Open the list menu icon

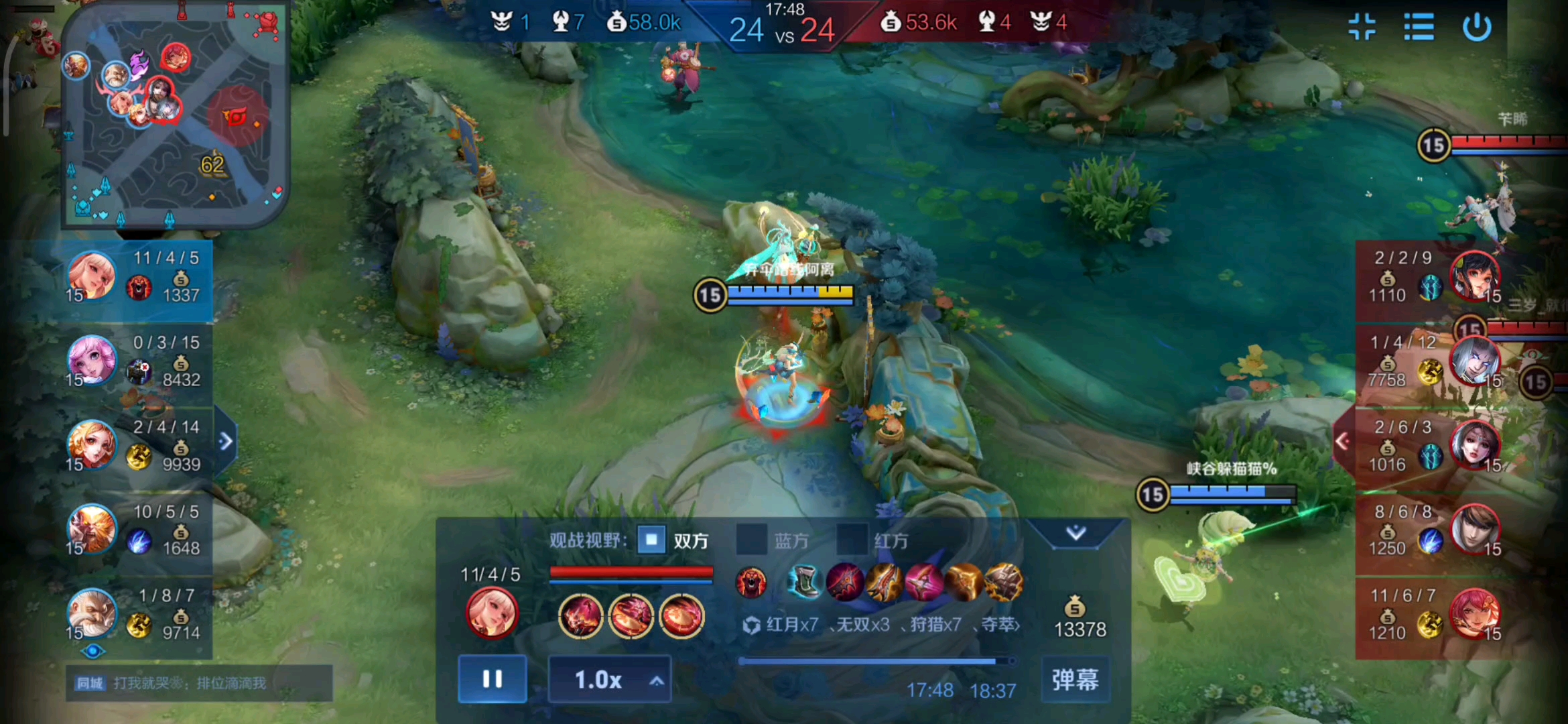(x=1419, y=27)
